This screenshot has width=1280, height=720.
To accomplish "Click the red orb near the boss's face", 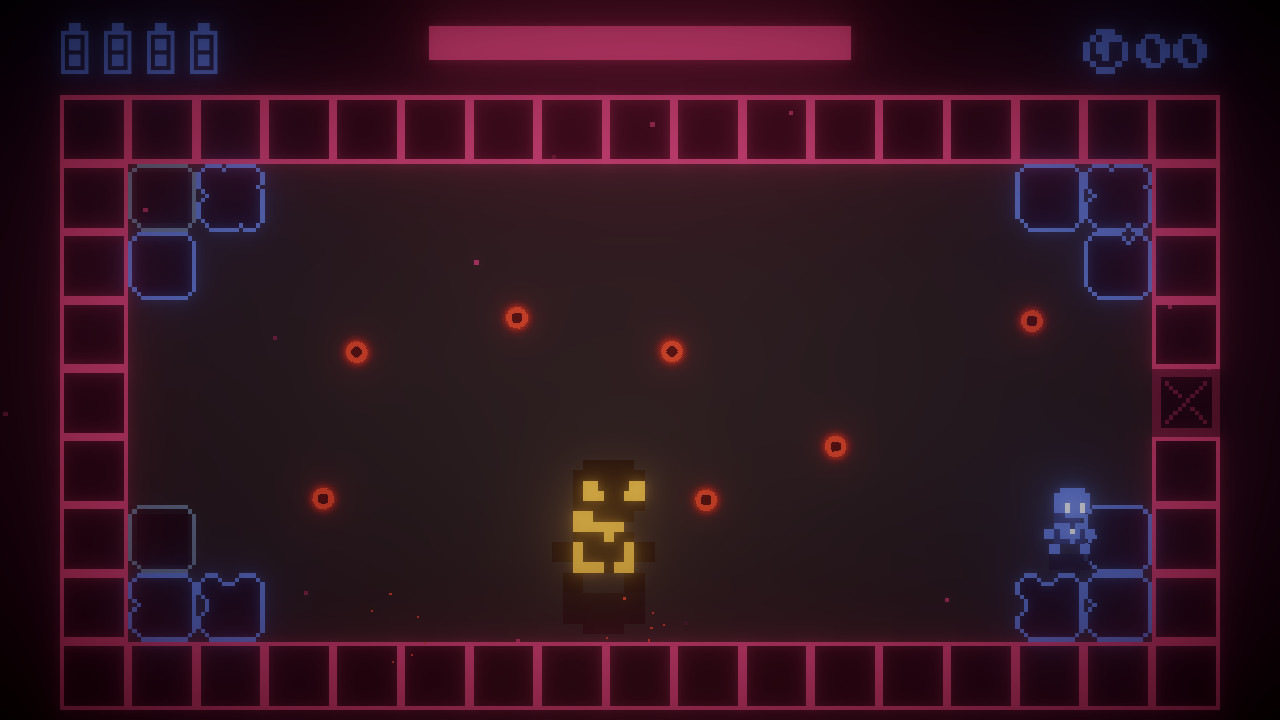I will (x=706, y=500).
